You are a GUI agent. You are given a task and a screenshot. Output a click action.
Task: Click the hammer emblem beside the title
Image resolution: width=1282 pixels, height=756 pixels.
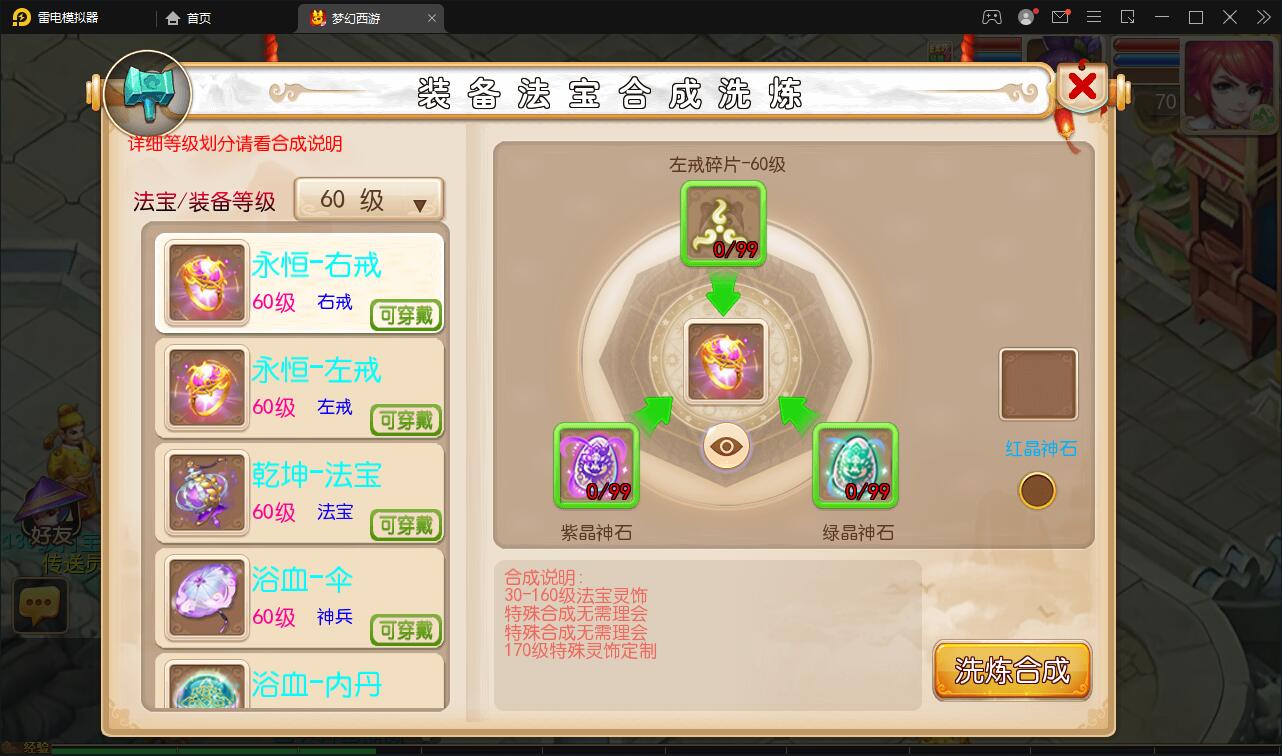pyautogui.click(x=147, y=93)
